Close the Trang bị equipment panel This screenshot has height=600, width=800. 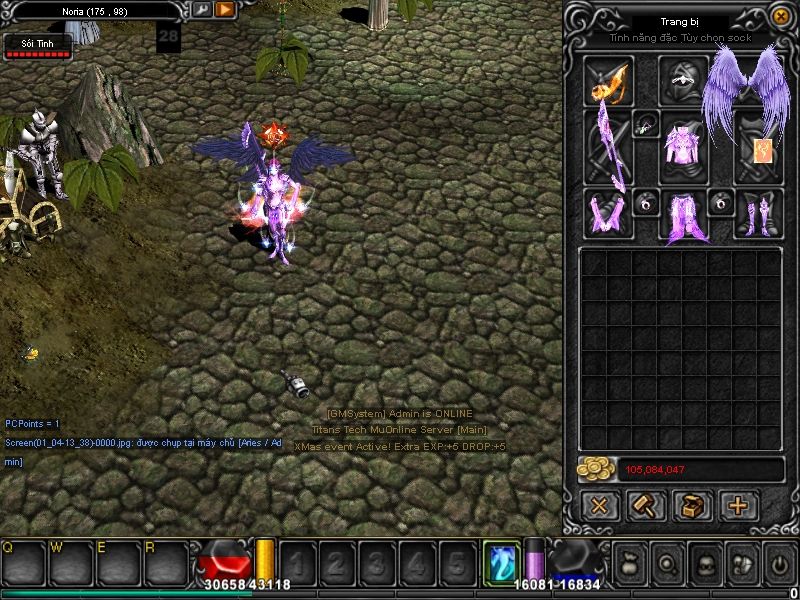pyautogui.click(x=780, y=17)
